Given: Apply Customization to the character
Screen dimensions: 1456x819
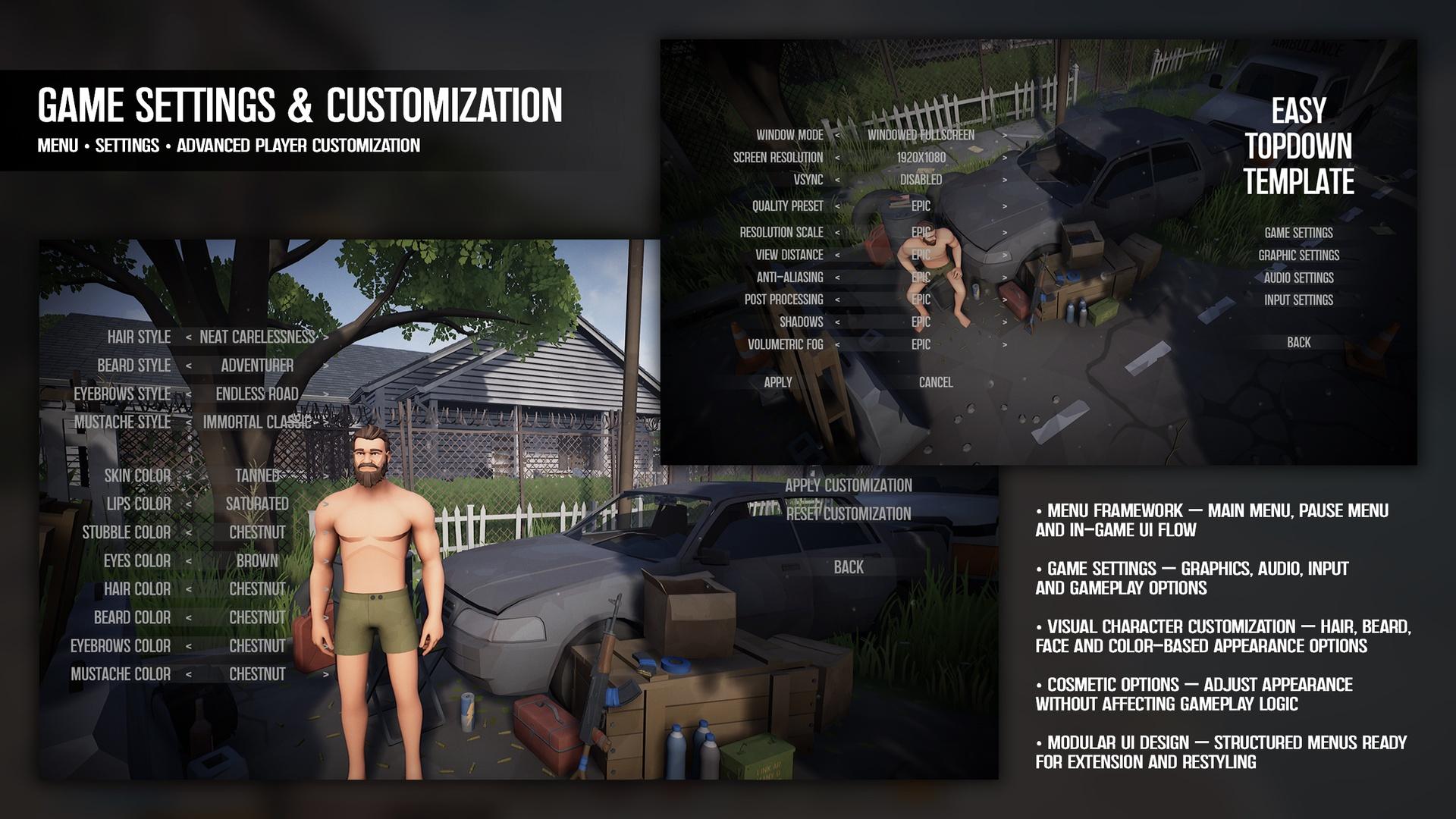Looking at the screenshot, I should [848, 485].
